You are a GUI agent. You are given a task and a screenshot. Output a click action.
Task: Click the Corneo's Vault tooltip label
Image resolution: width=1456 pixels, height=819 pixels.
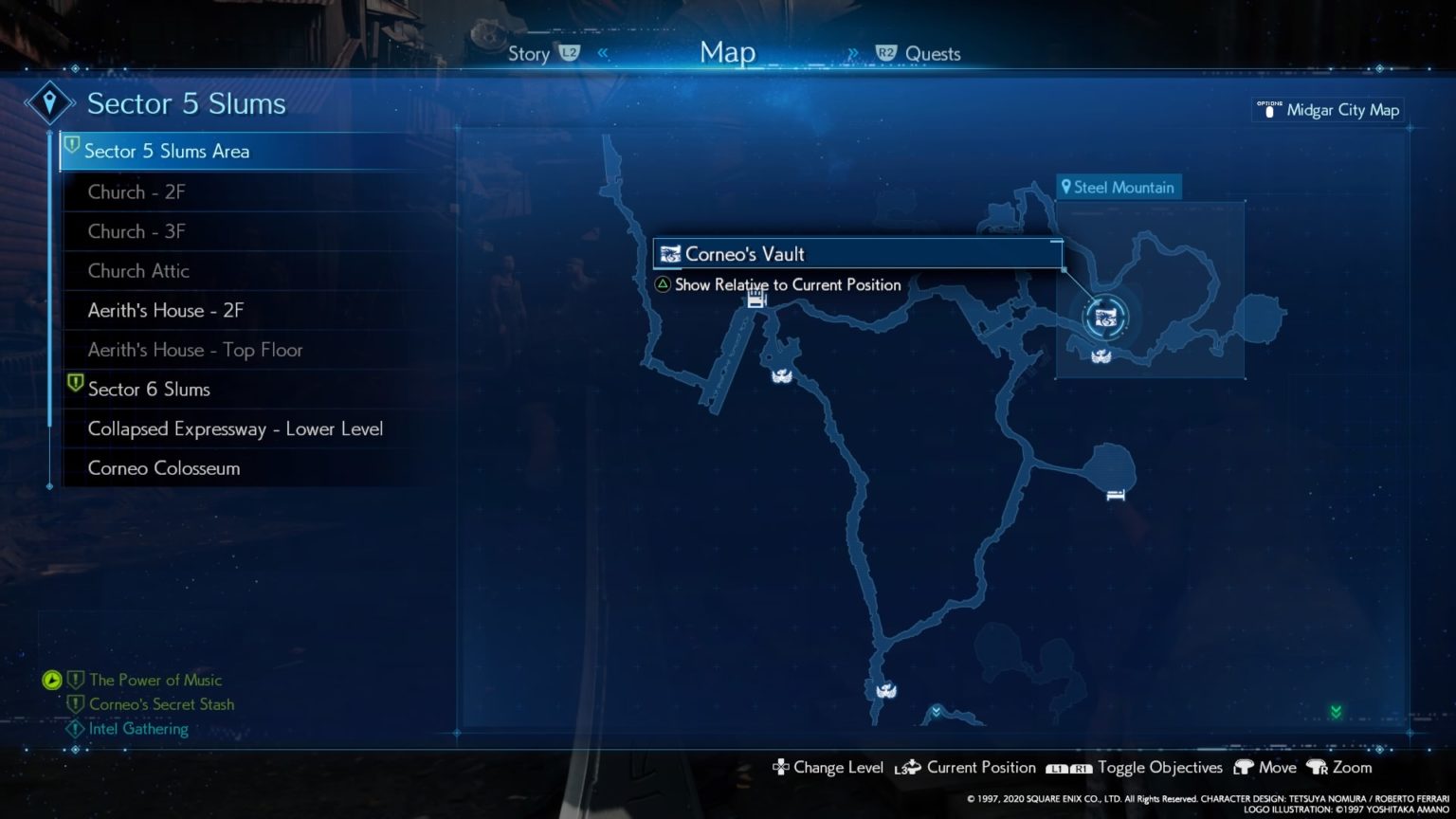[745, 254]
